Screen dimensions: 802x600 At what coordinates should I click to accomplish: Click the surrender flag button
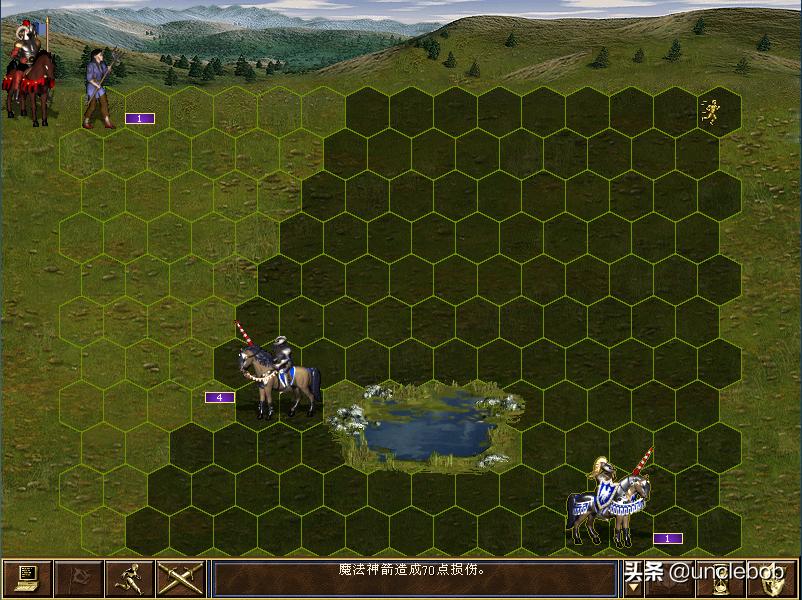[77, 578]
